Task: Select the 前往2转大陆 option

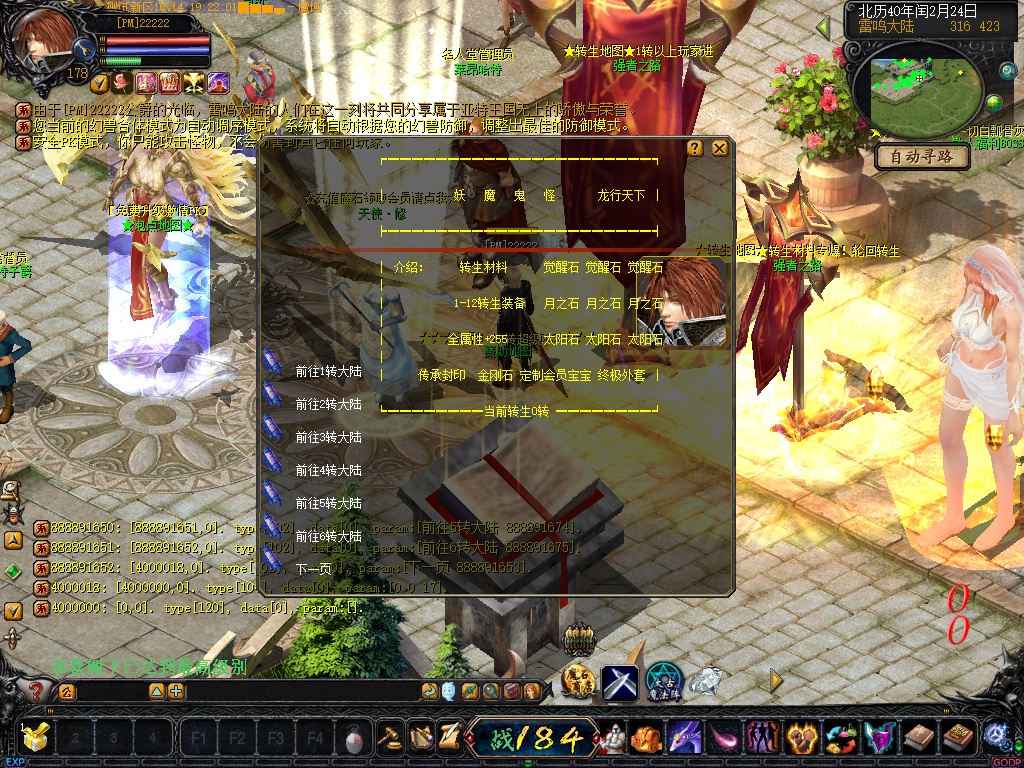Action: [328, 404]
